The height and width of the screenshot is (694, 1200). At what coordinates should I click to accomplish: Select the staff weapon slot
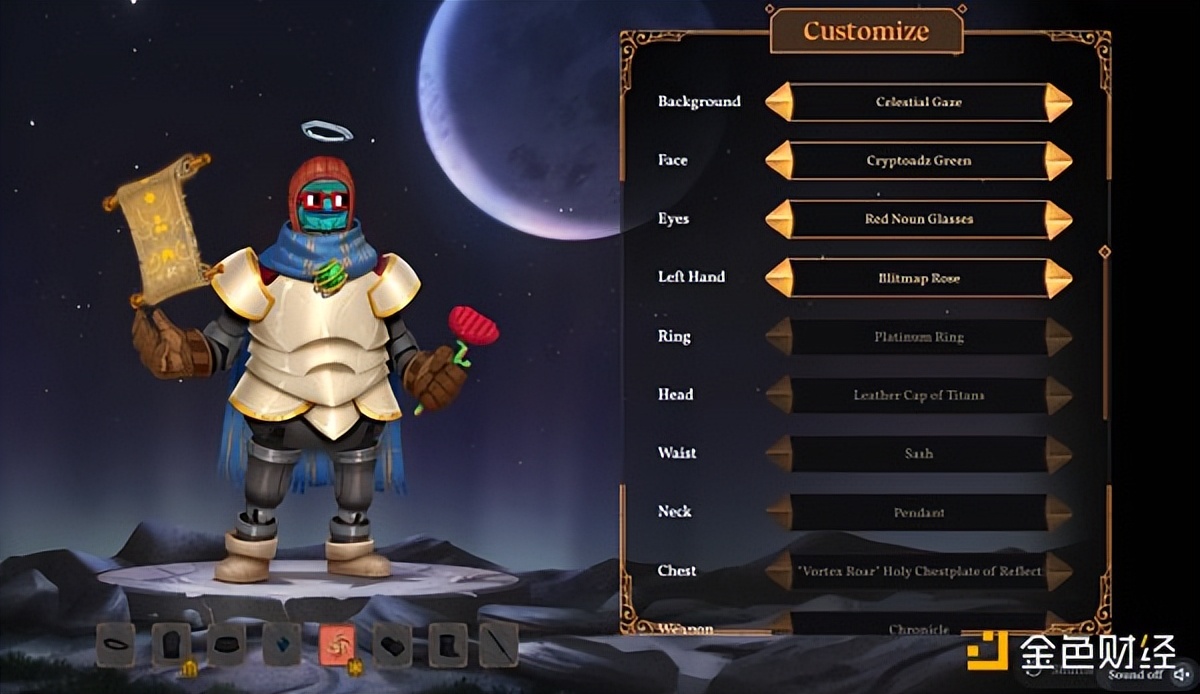(x=499, y=645)
